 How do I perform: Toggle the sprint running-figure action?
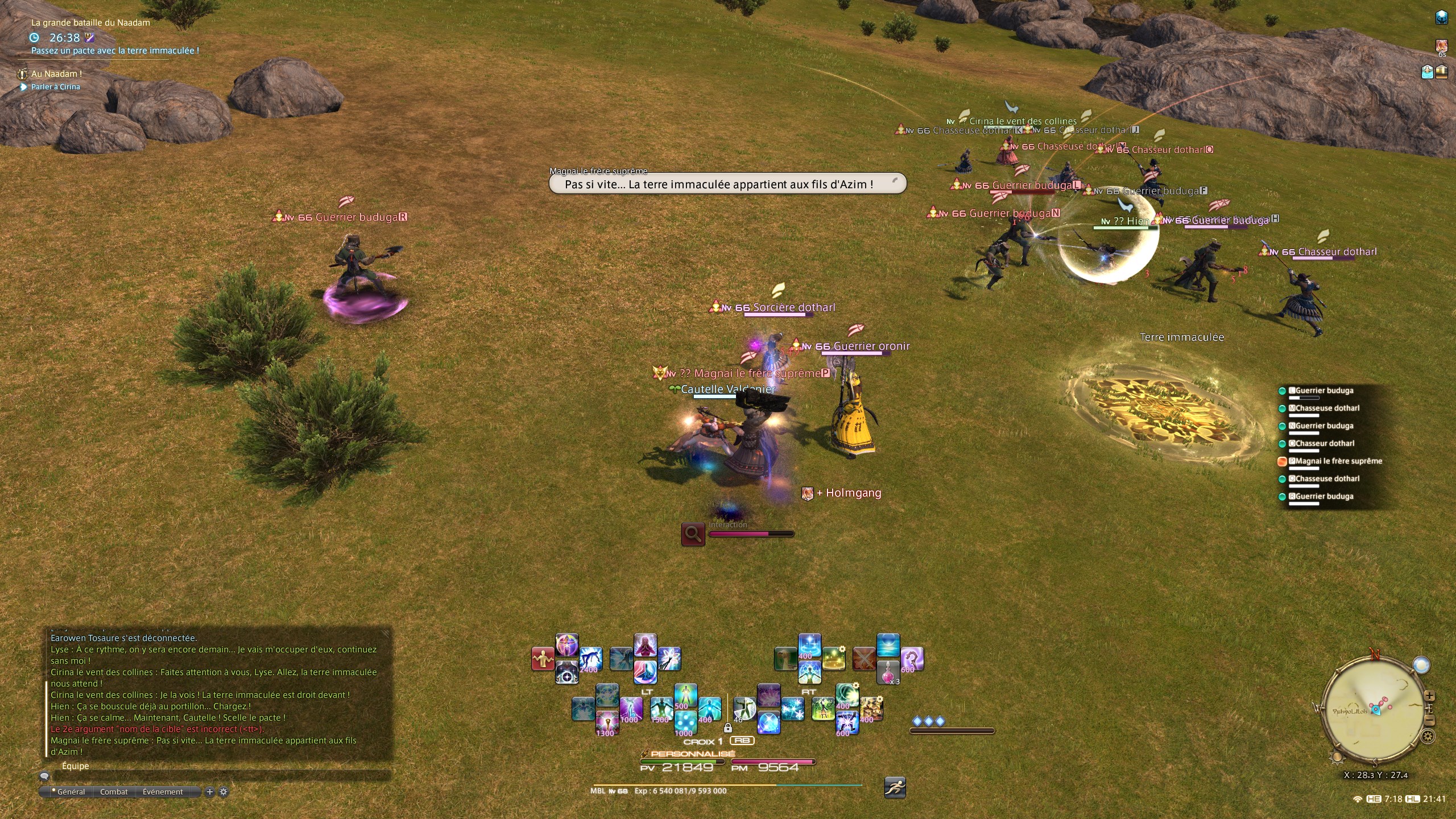point(895,788)
